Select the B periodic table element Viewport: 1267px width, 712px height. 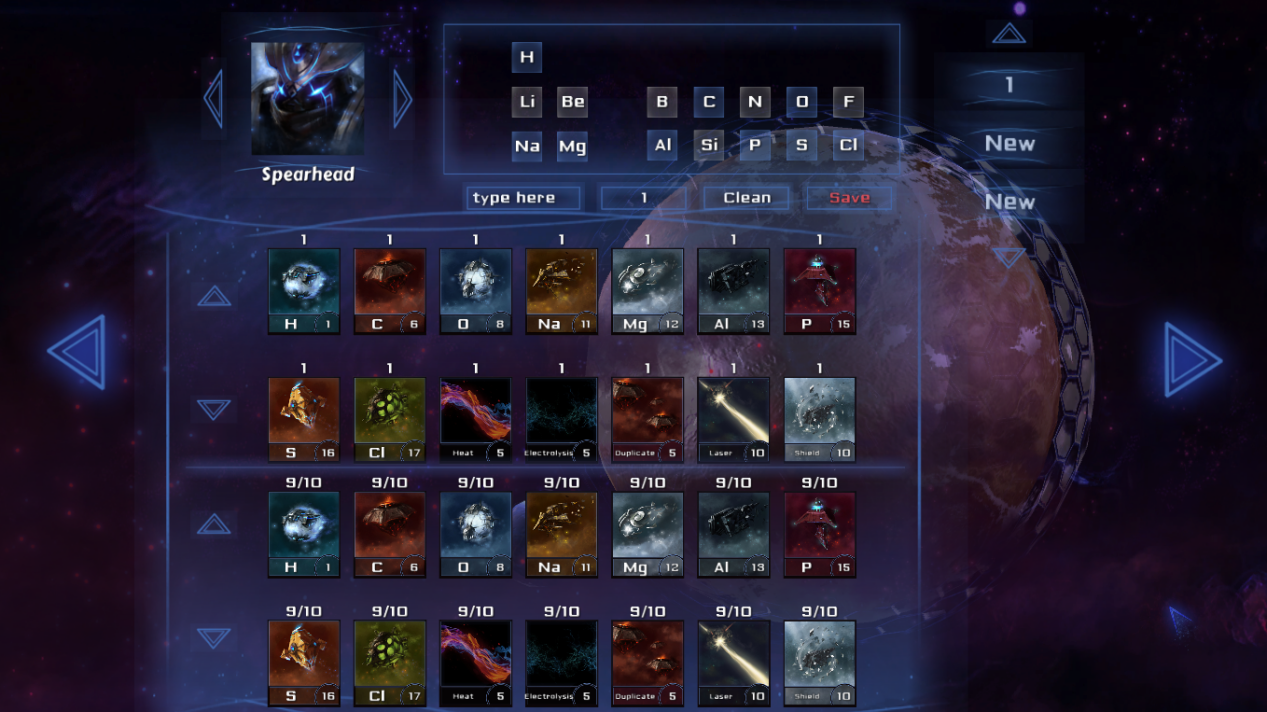(x=662, y=101)
